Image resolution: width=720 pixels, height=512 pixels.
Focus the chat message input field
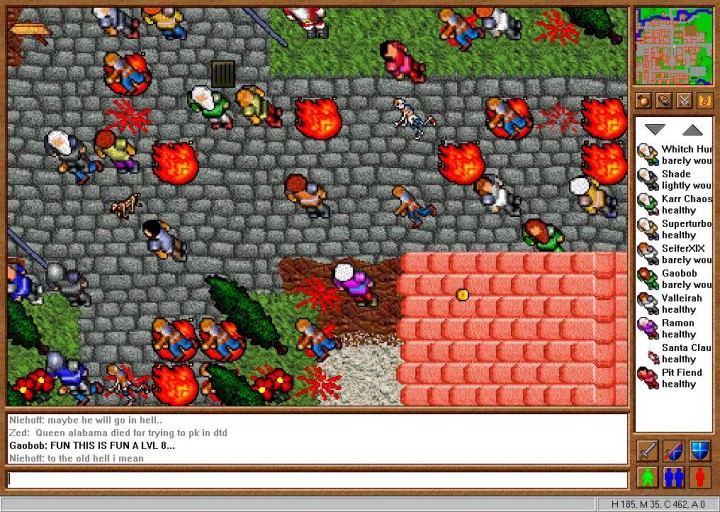(317, 479)
